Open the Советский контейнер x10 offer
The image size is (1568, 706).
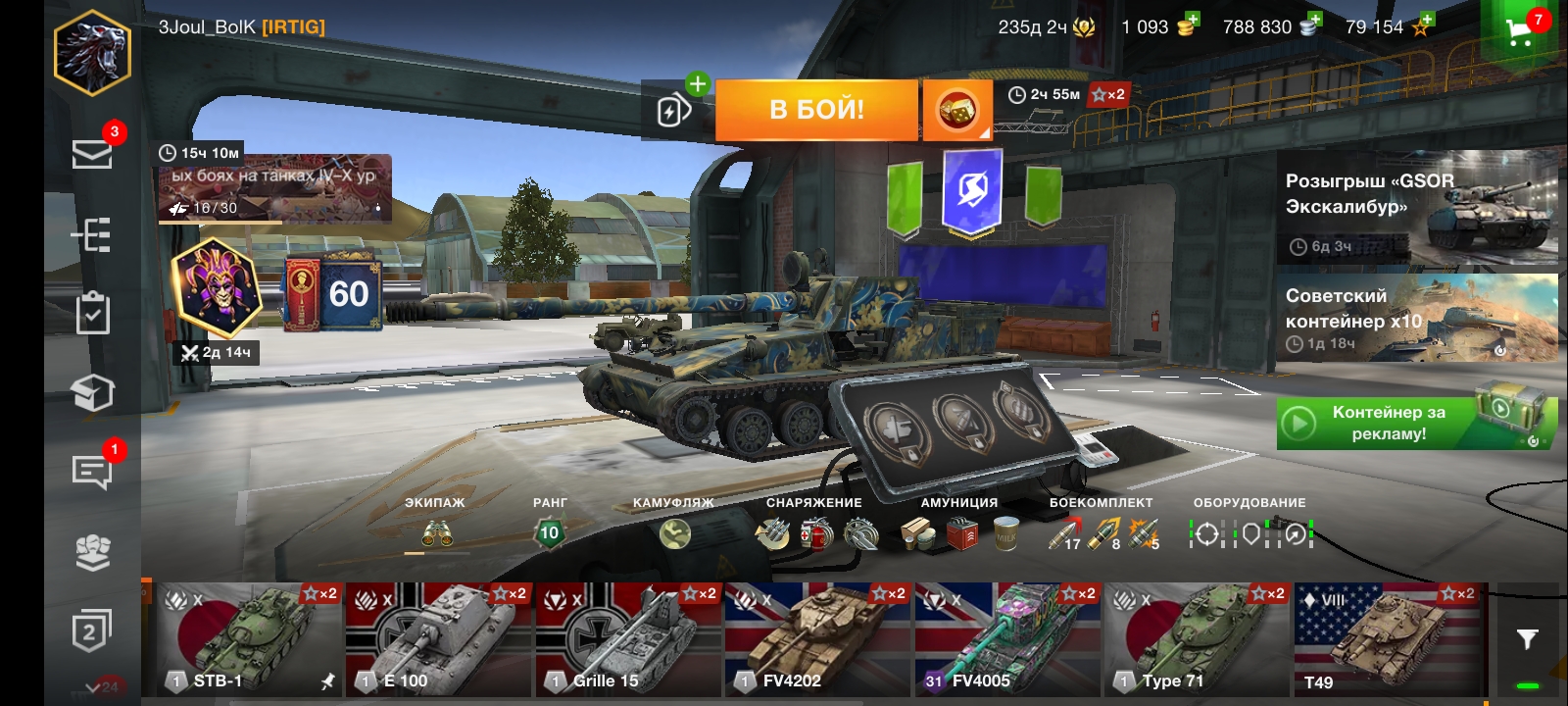point(1416,318)
